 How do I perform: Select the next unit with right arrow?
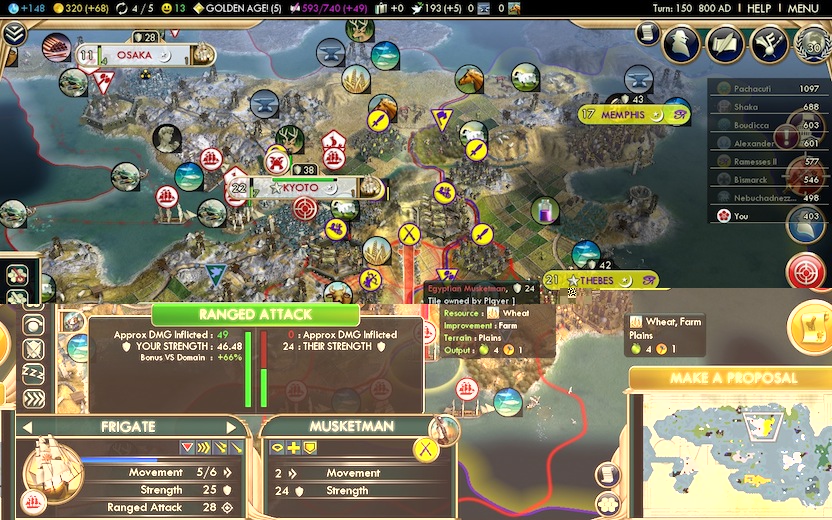pos(232,427)
